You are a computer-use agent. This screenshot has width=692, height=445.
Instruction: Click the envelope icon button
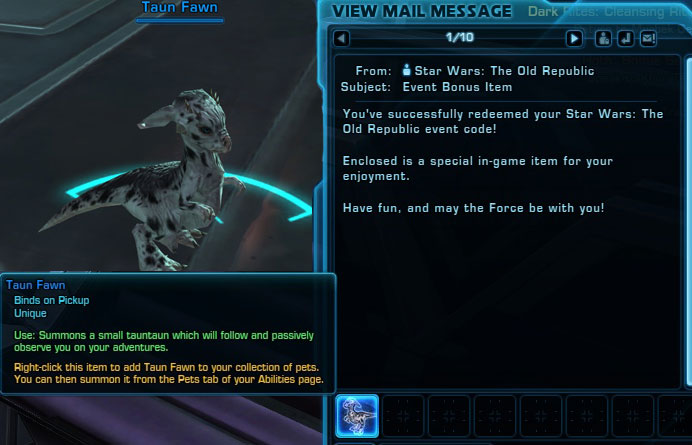click(648, 39)
